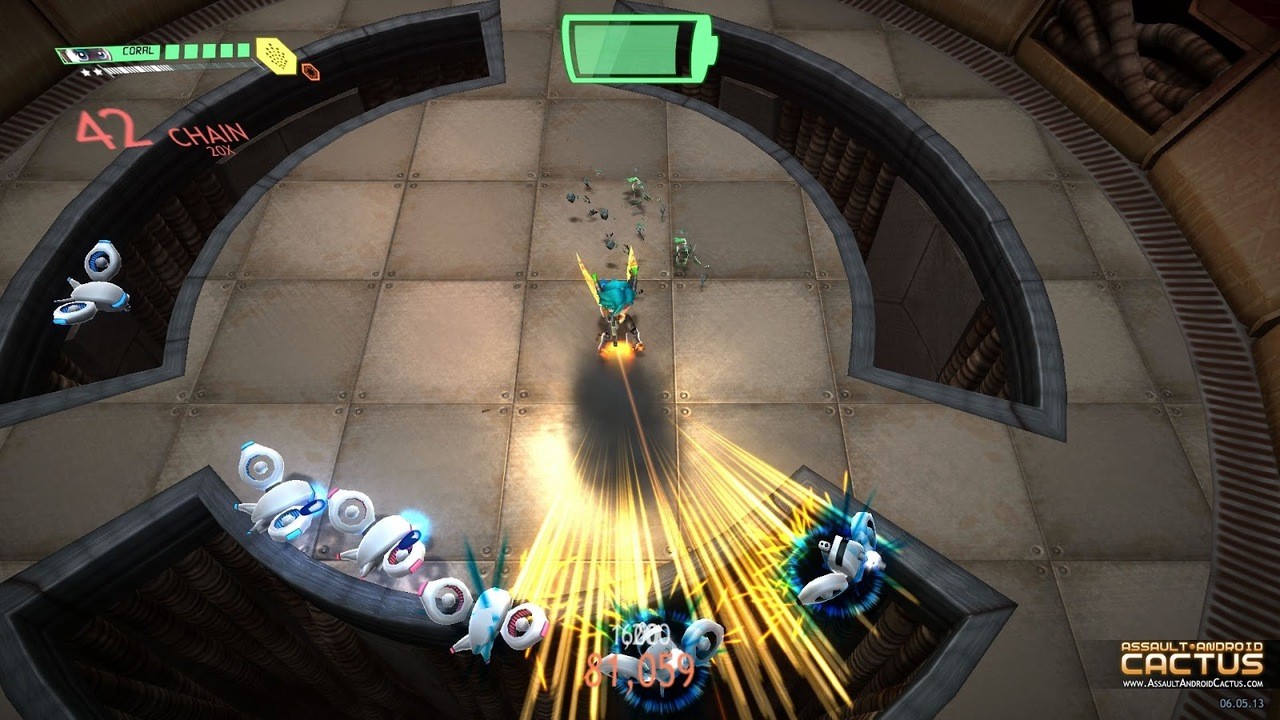
Task: Toggle the last green health pip segment
Action: coord(243,49)
